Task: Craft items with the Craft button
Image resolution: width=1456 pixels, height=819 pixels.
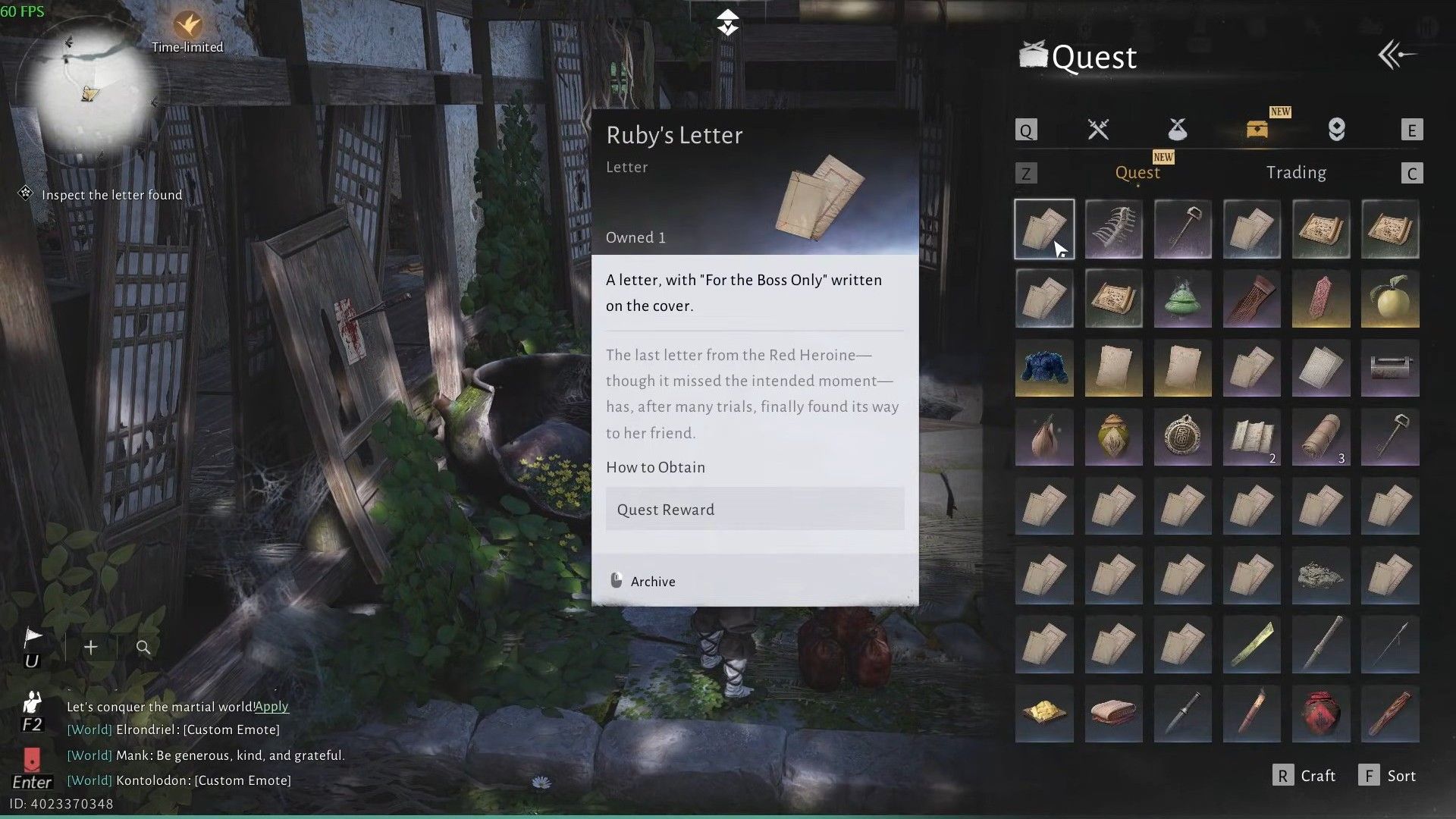Action: 1305,776
